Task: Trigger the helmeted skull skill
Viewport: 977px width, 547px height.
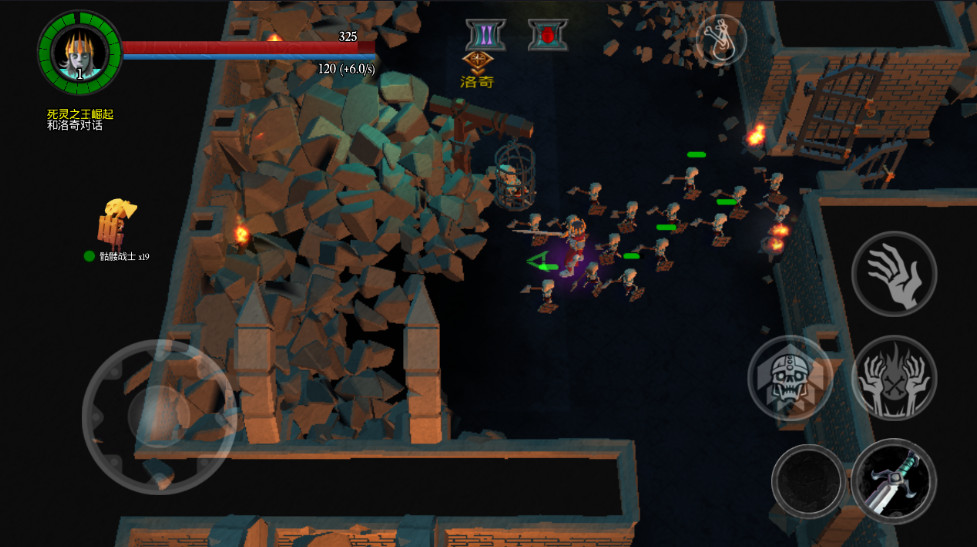Action: coord(790,378)
